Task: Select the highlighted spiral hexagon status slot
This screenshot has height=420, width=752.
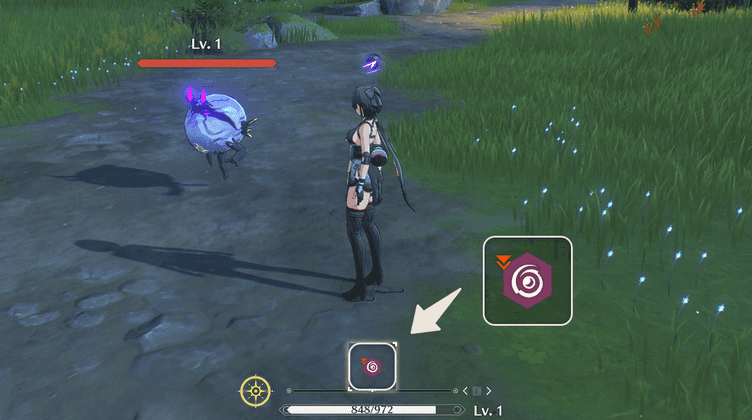Action: click(372, 366)
